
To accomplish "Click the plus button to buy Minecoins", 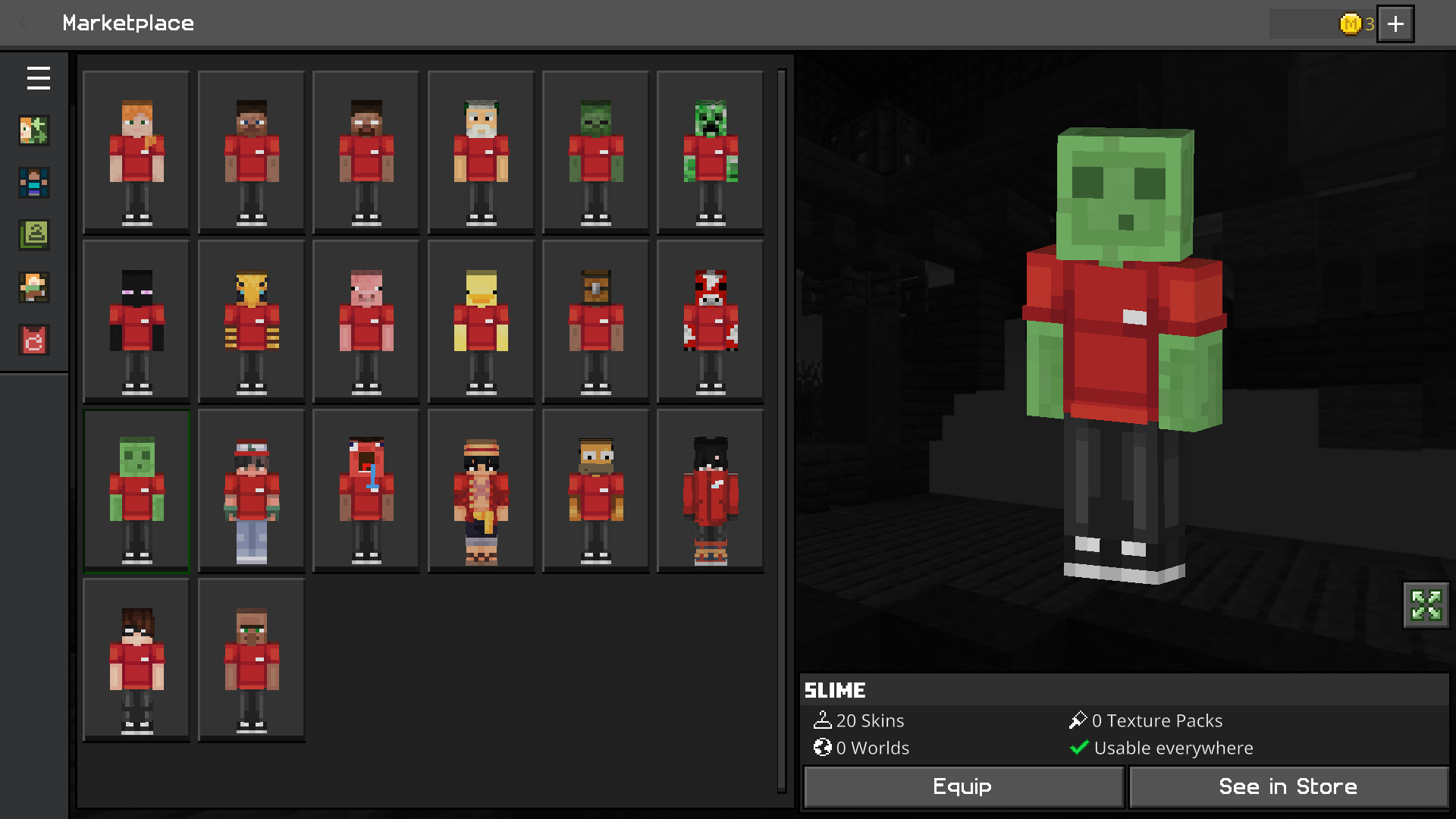I will [x=1395, y=24].
